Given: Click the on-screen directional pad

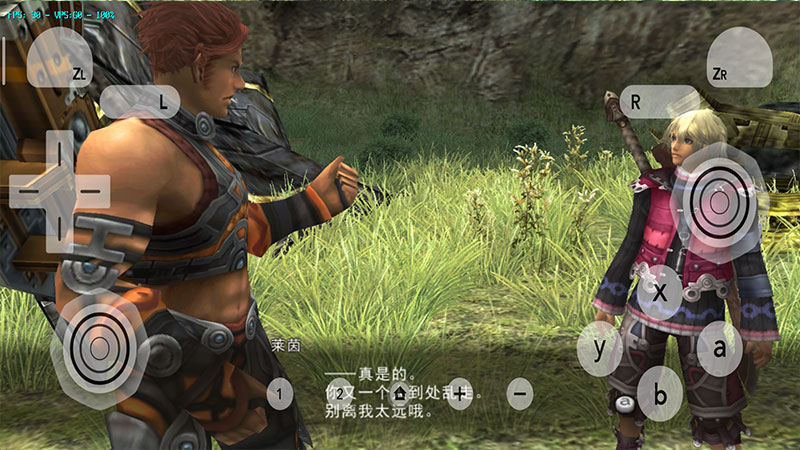Looking at the screenshot, I should tap(60, 189).
